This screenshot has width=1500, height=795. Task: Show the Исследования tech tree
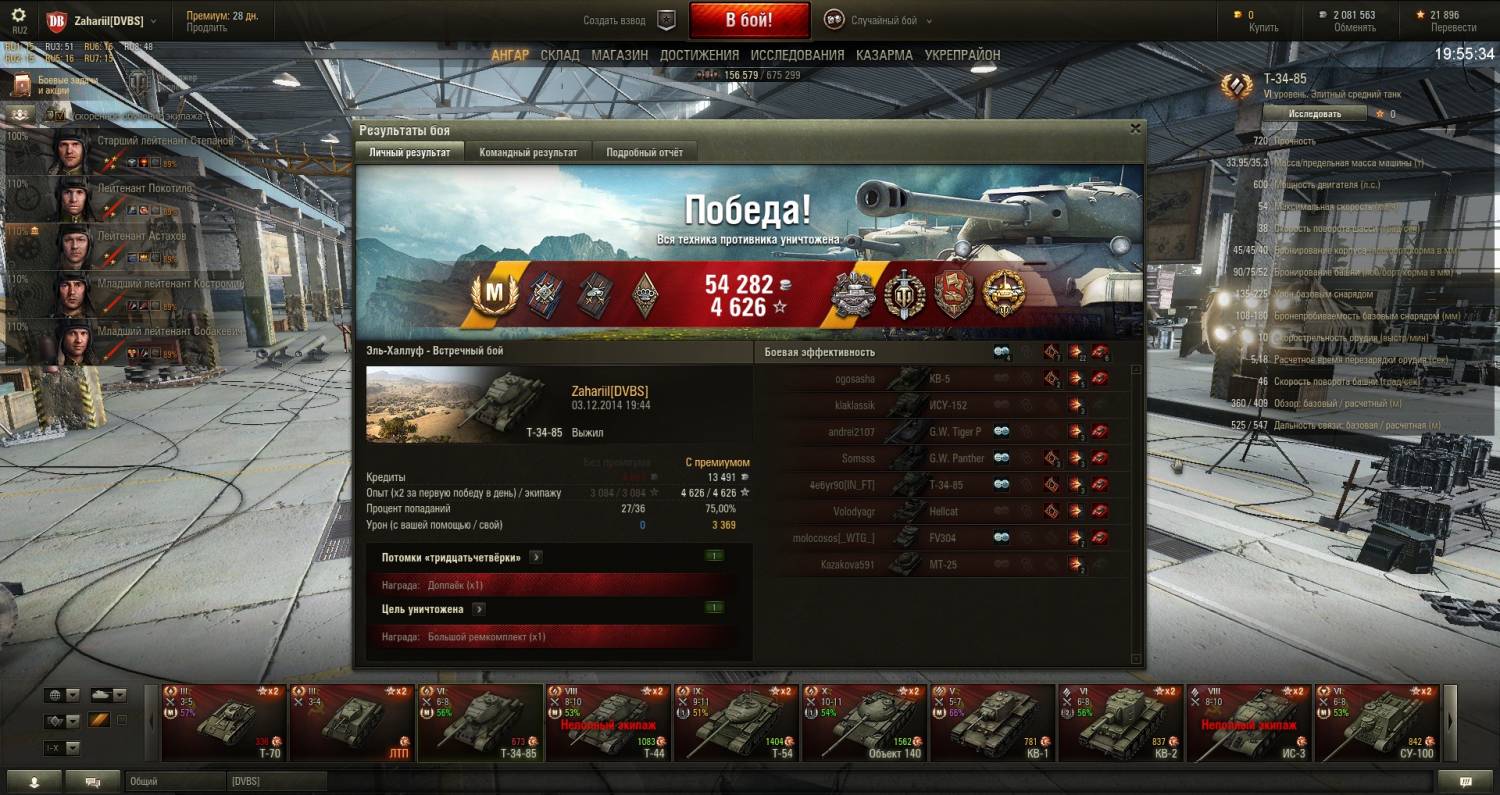click(x=797, y=55)
